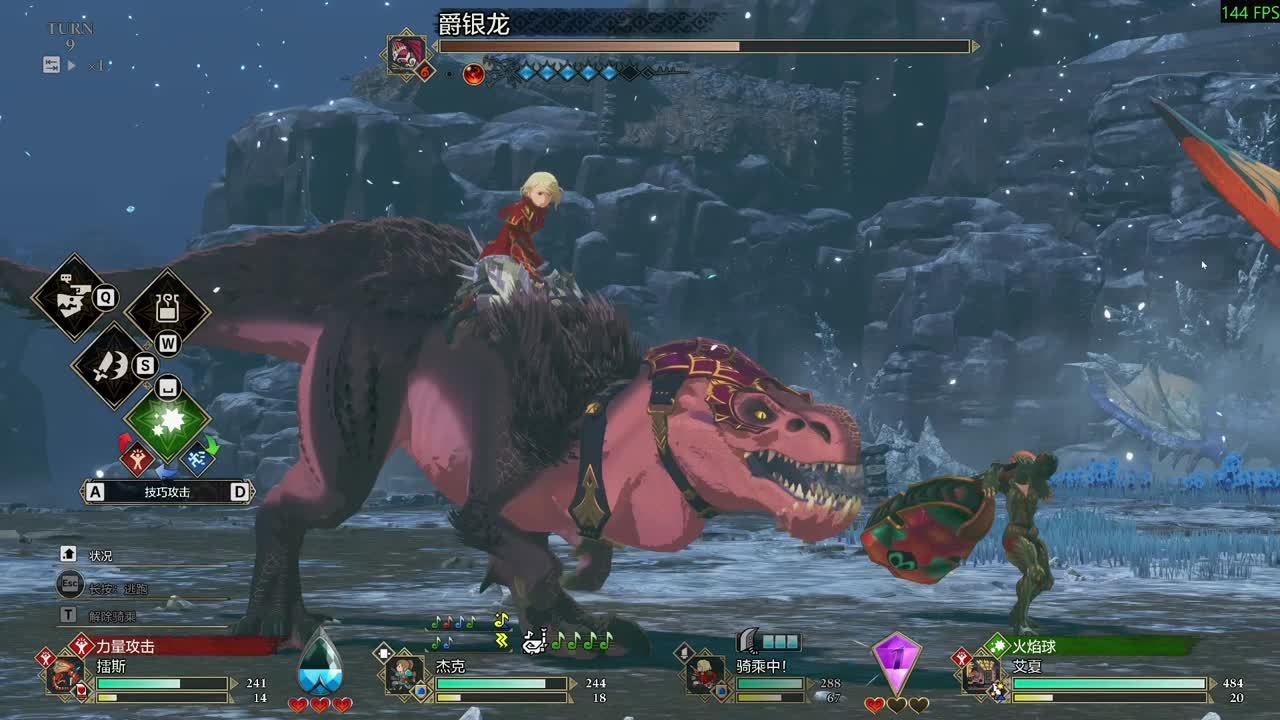Image resolution: width=1280 pixels, height=720 pixels.
Task: Switch to the blue speed attack type
Action: point(196,460)
